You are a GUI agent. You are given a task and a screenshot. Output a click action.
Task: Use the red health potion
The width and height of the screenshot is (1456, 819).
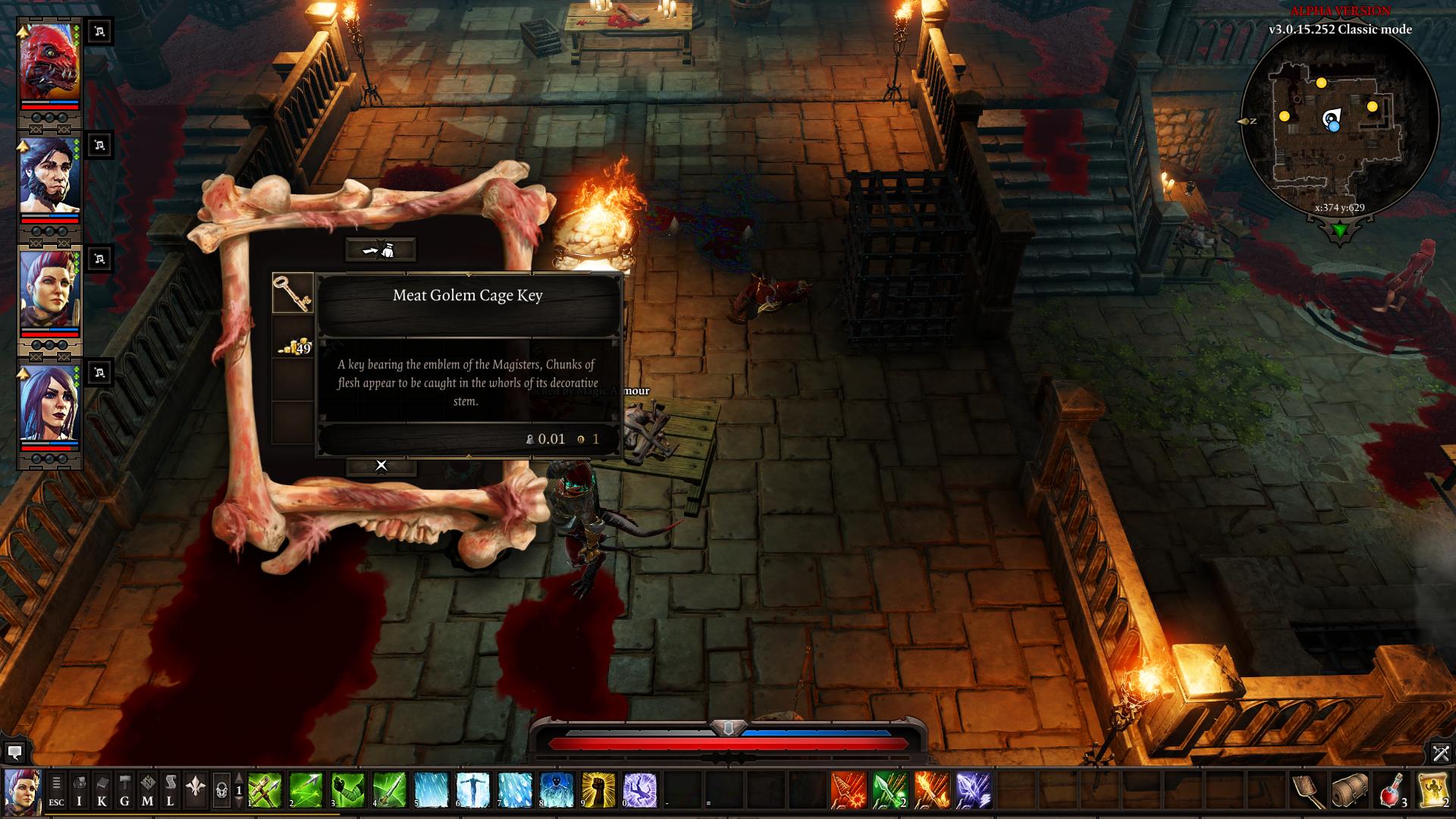1392,790
